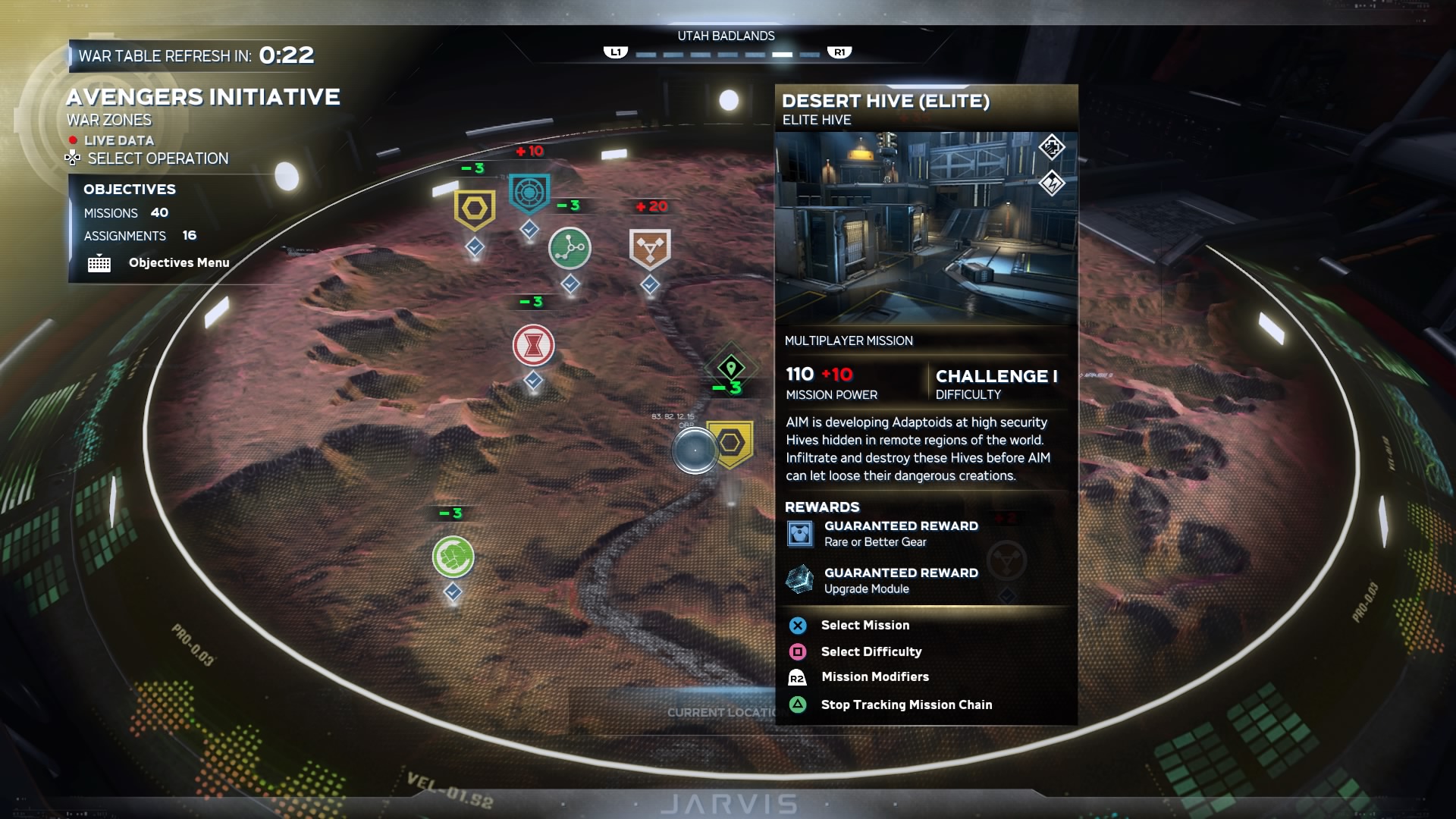Choose the Black Widow hourglass mission marker
Viewport: 1456px width, 819px height.
coord(533,345)
